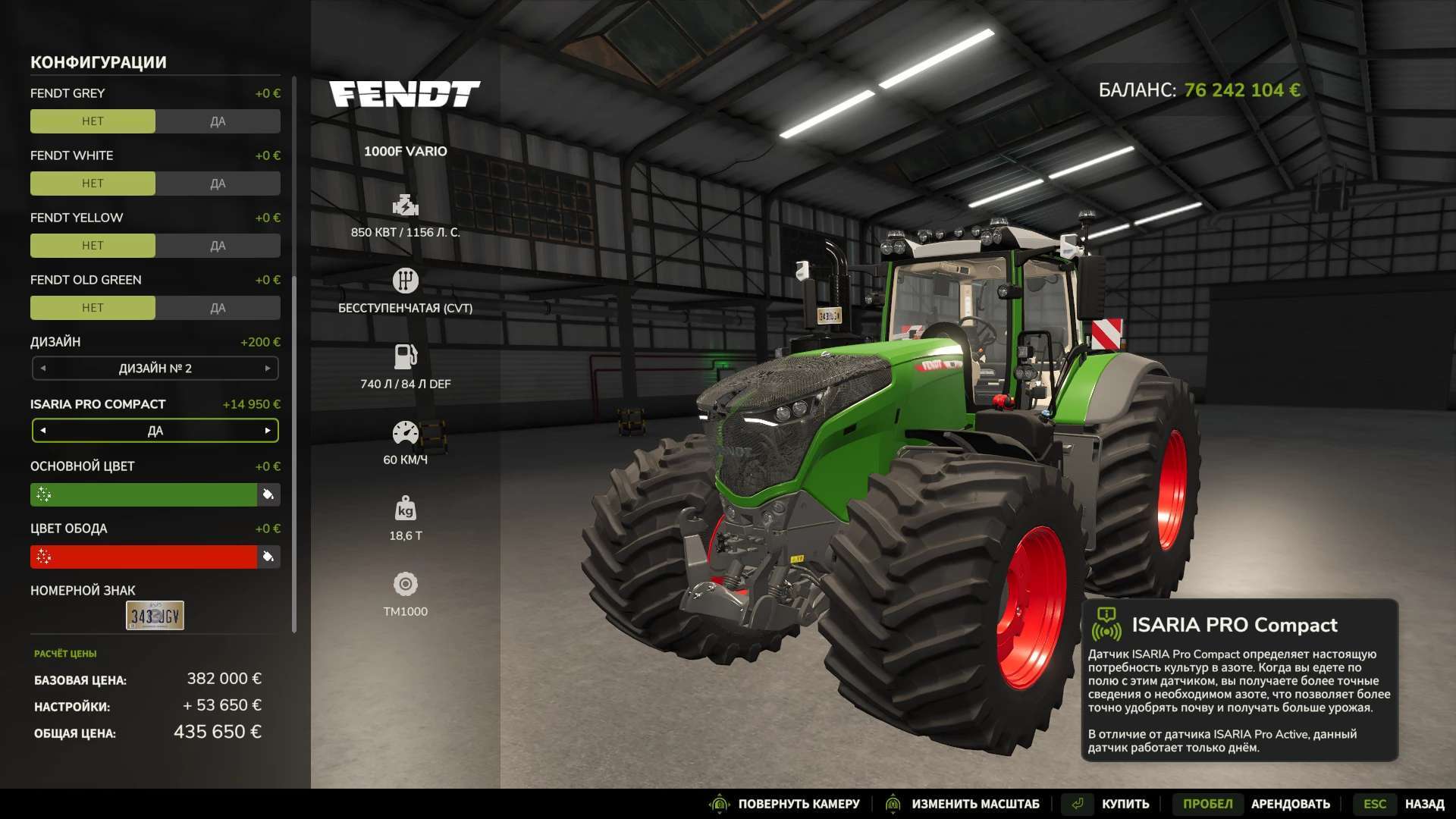Click paint bucket beside Основной цвет
The width and height of the screenshot is (1456, 819).
[x=268, y=494]
